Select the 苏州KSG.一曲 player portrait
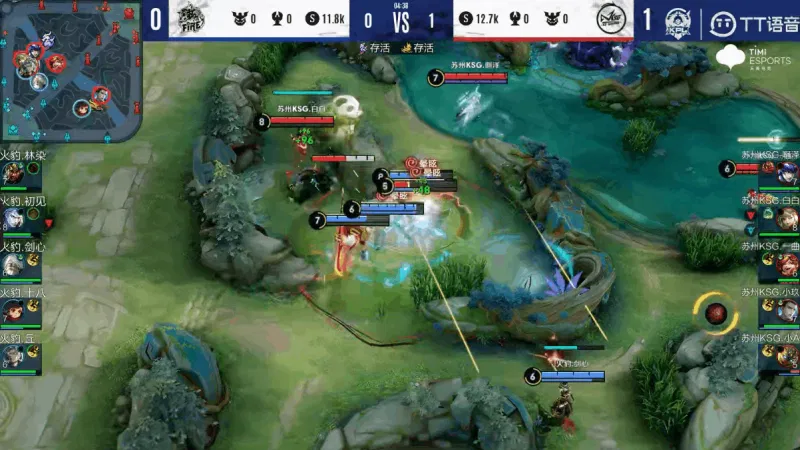 click(x=784, y=266)
